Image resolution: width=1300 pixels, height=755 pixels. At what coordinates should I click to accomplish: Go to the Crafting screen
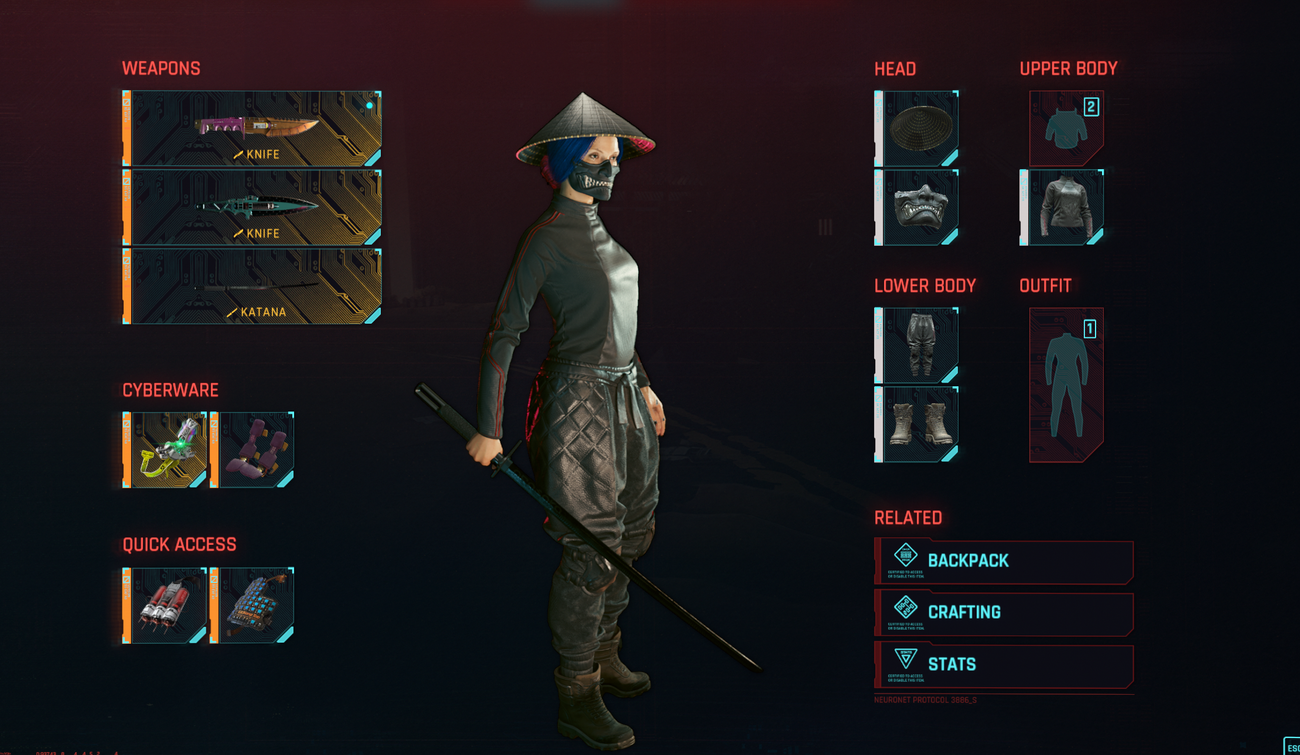[x=1005, y=613]
